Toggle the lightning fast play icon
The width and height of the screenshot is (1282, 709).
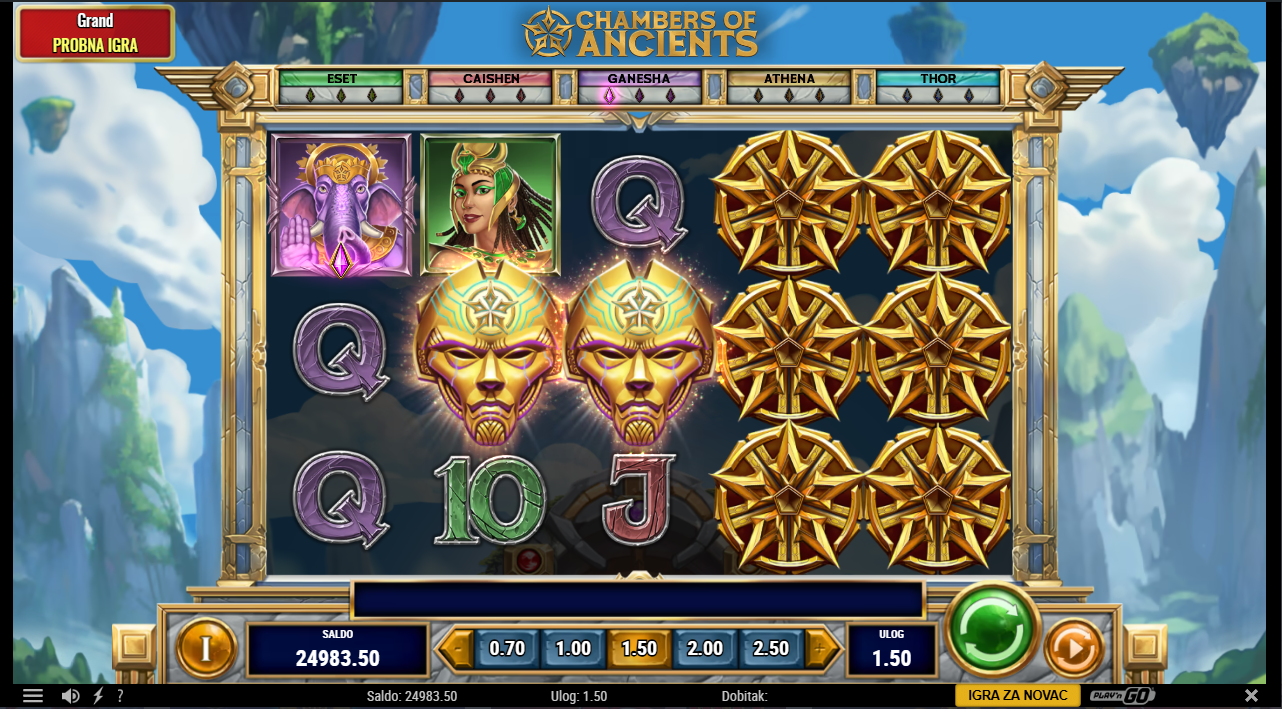click(x=98, y=696)
